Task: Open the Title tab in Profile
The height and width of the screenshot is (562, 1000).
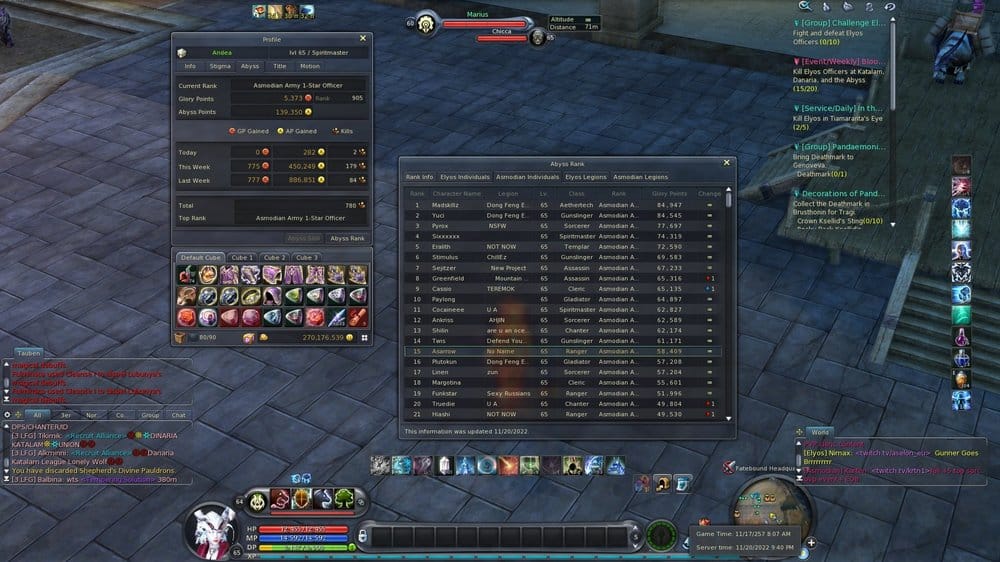Action: (x=280, y=66)
